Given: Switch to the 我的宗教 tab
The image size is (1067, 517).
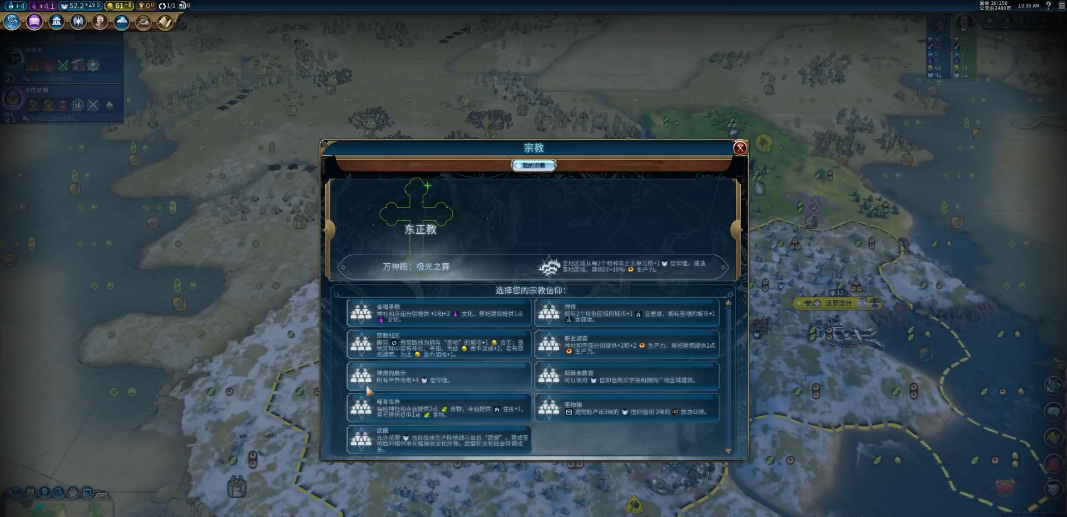Looking at the screenshot, I should [x=533, y=165].
